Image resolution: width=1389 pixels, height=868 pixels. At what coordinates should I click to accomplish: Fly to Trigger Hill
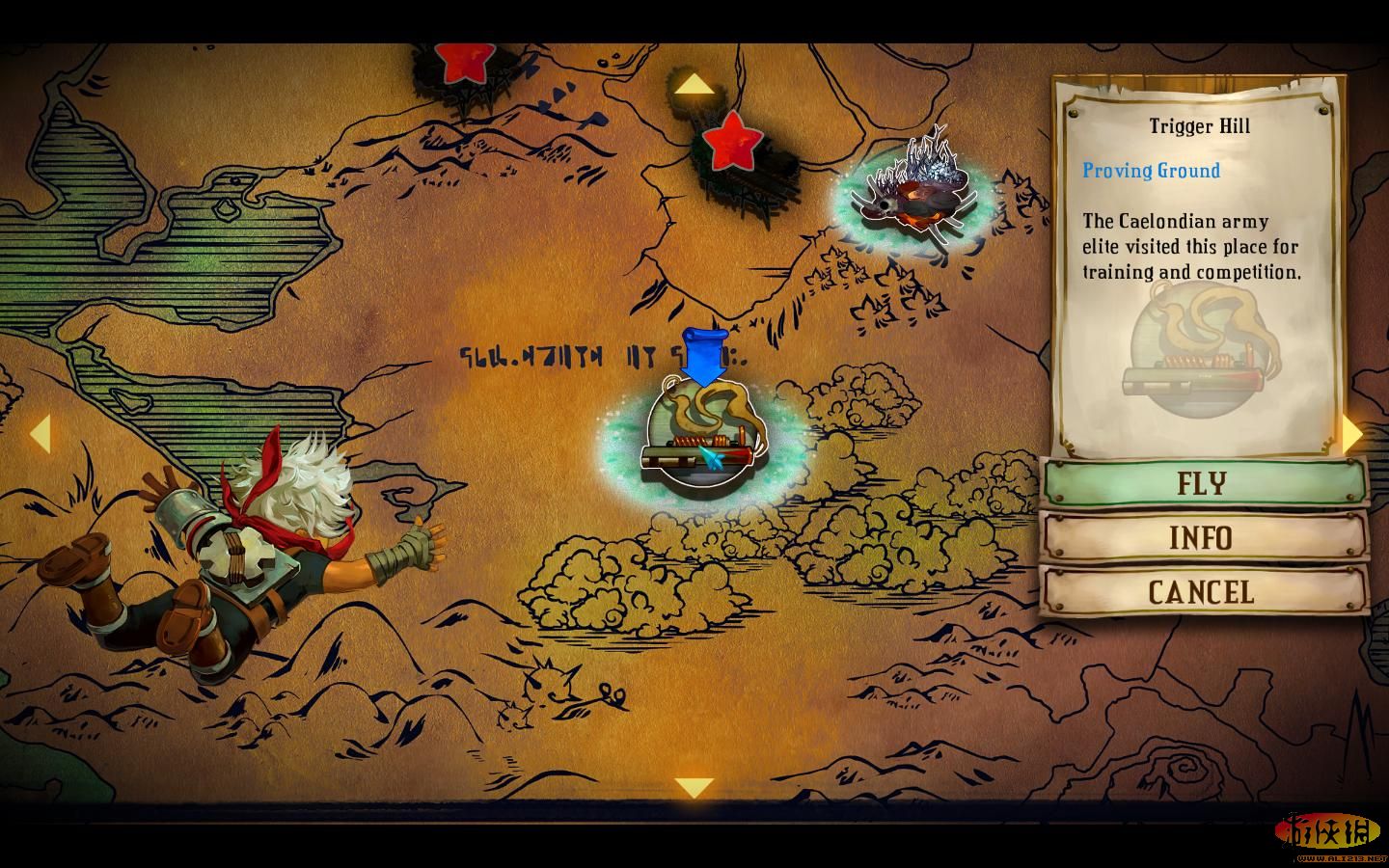(x=1203, y=482)
